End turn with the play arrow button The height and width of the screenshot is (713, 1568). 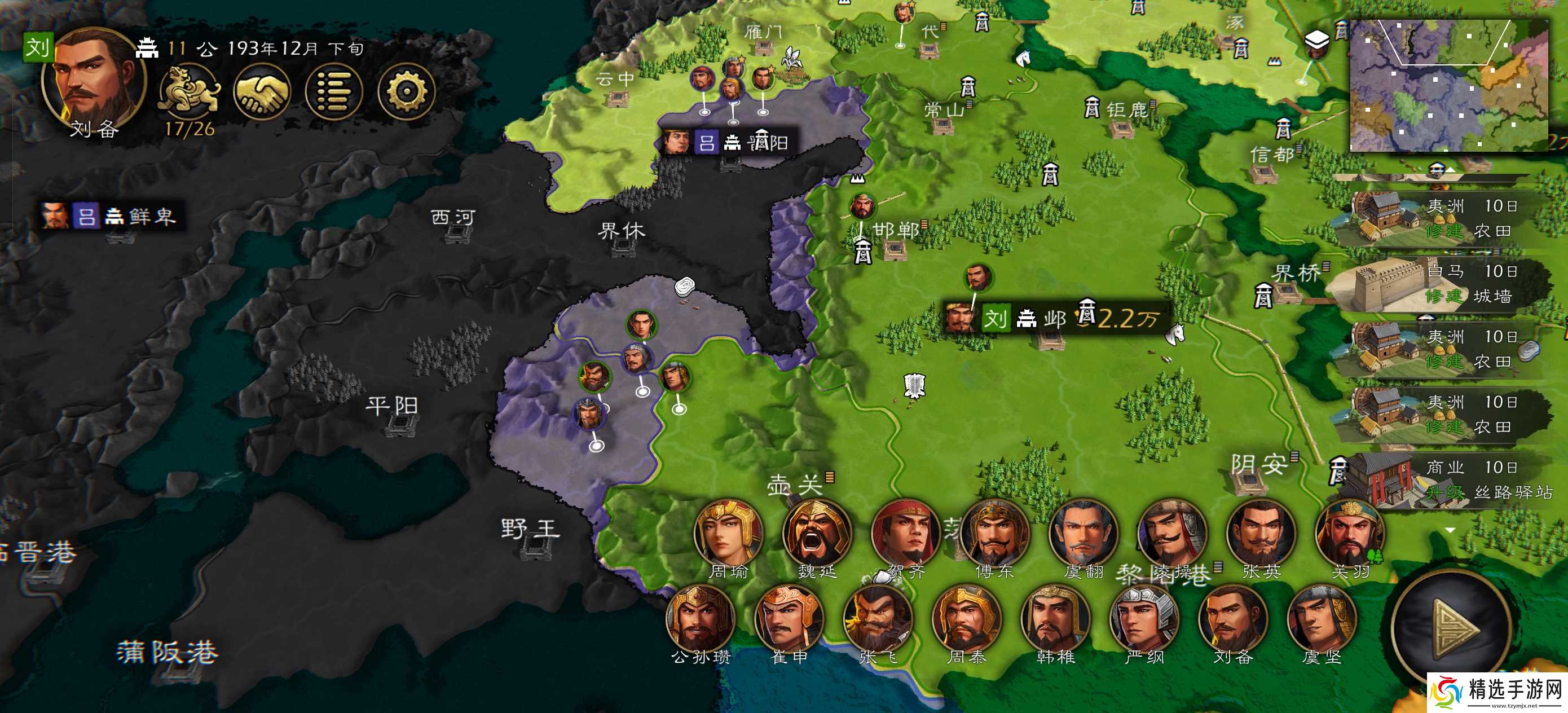1452,627
